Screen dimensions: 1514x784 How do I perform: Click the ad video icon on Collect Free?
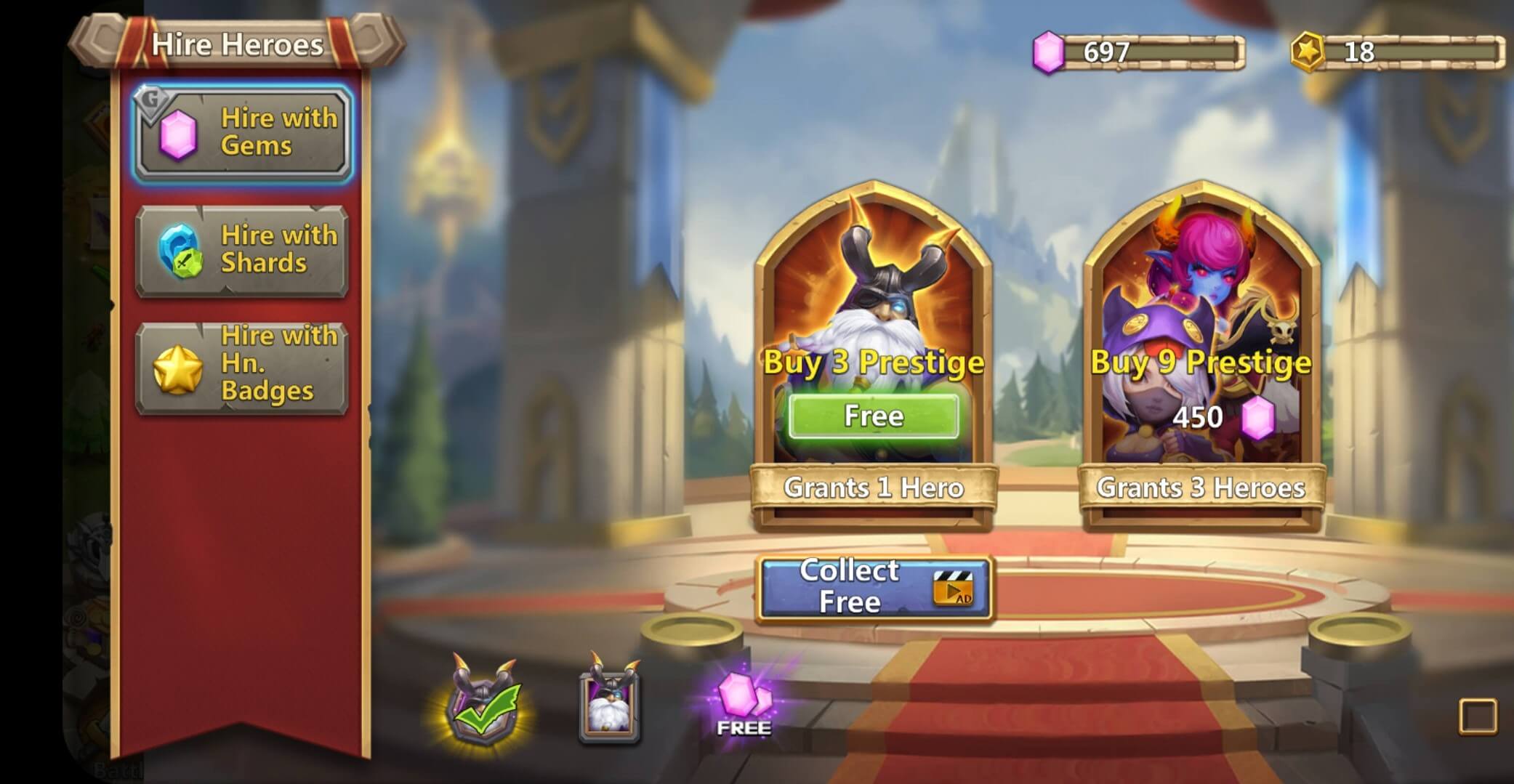tap(952, 588)
